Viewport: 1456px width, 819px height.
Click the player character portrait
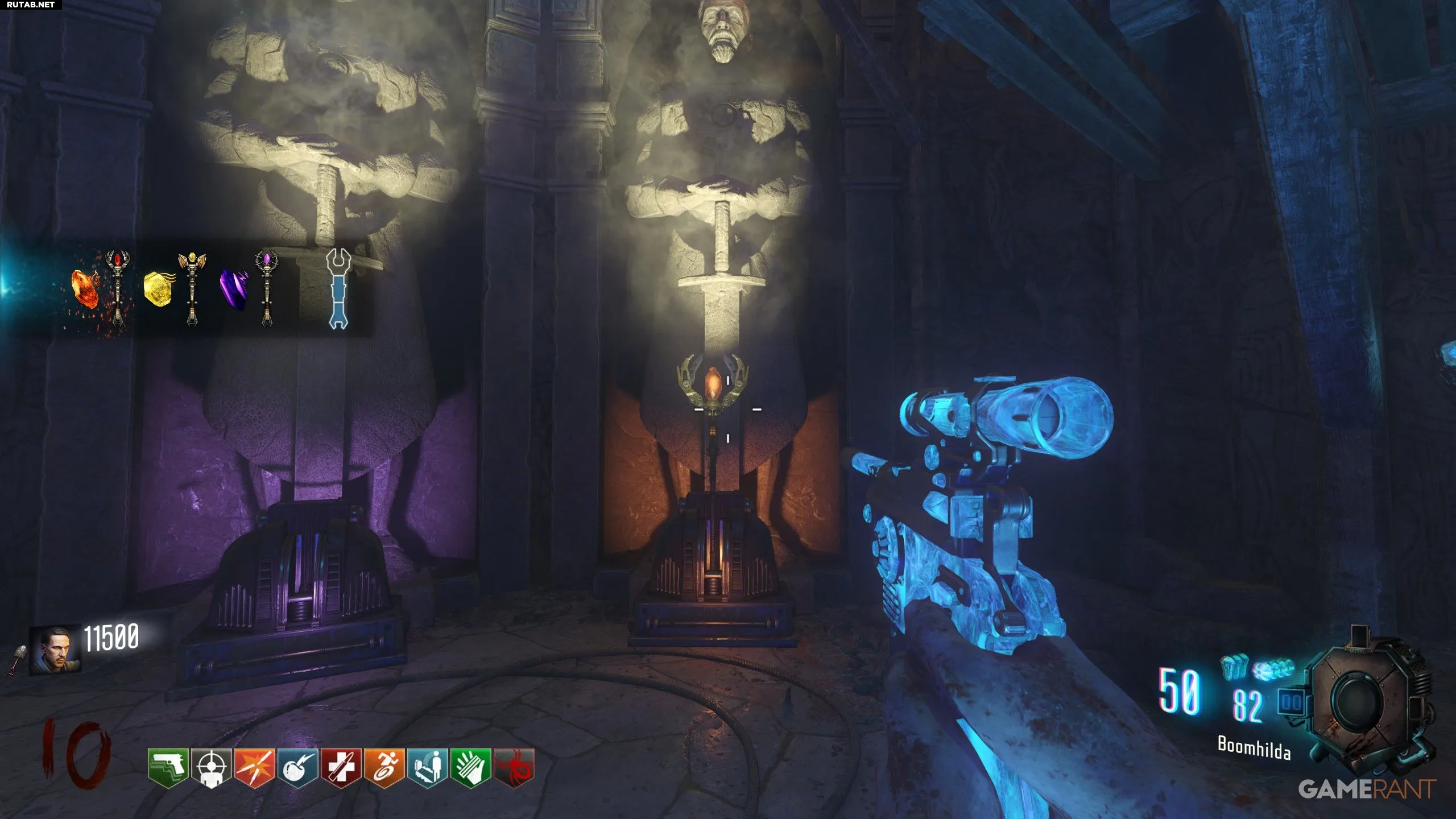[x=55, y=650]
